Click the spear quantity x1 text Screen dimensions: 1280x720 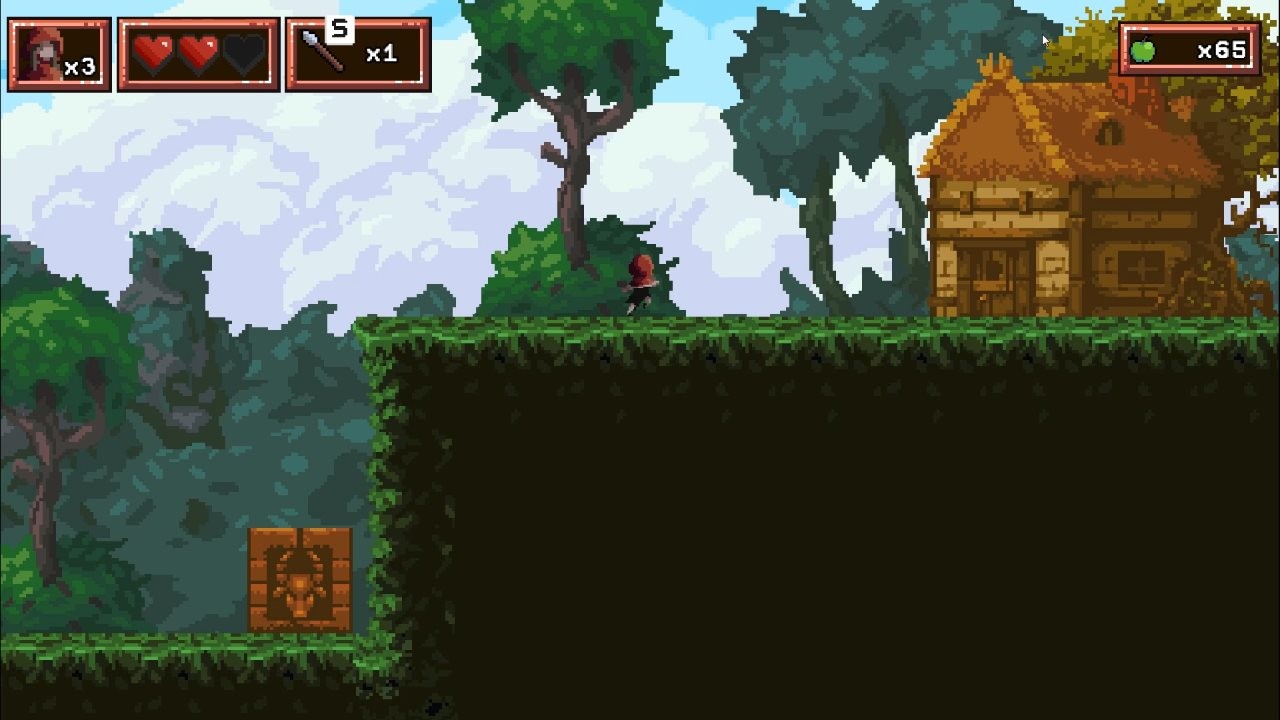(381, 55)
